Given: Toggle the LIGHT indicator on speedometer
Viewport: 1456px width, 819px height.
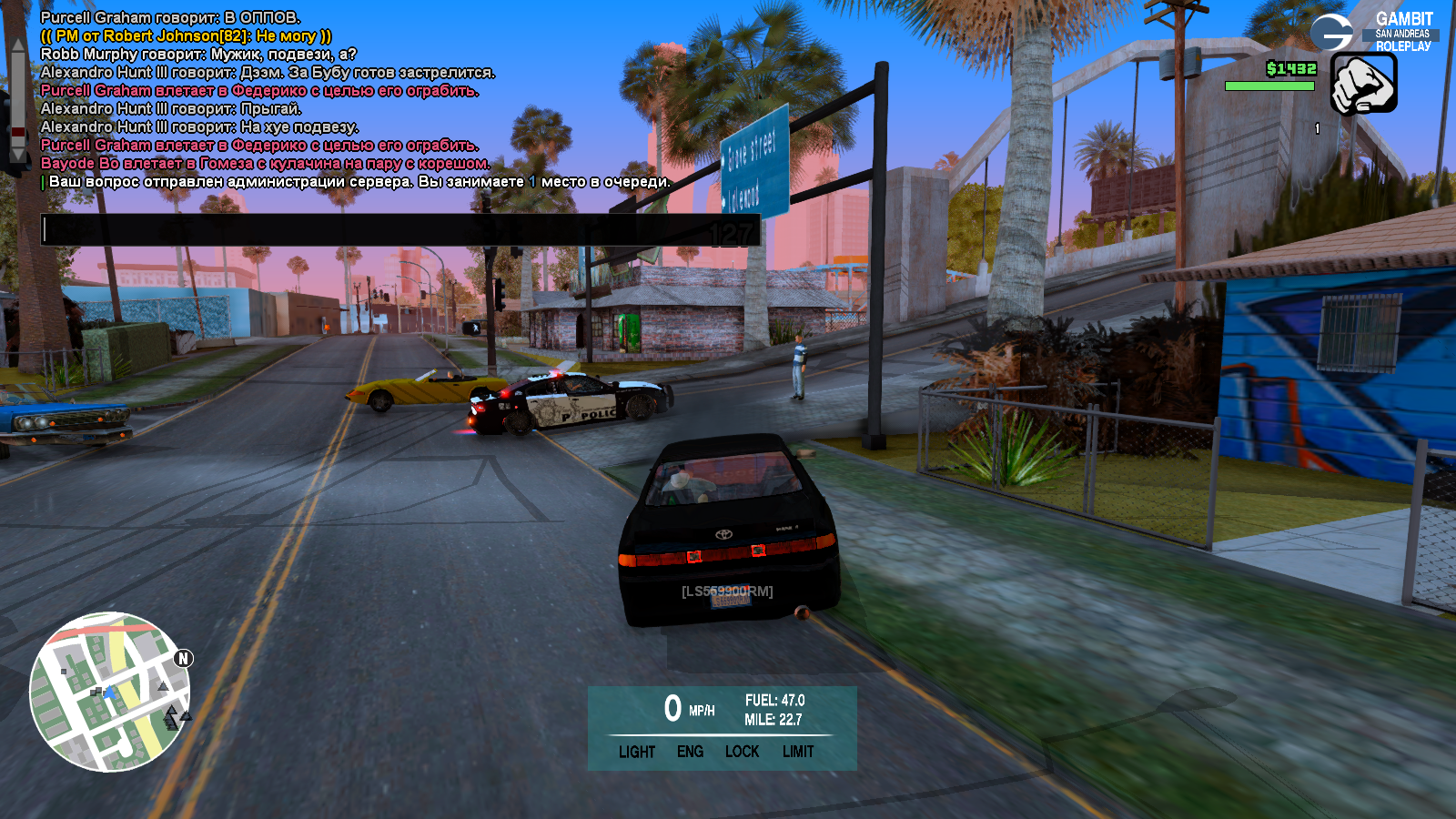Looking at the screenshot, I should click(636, 752).
